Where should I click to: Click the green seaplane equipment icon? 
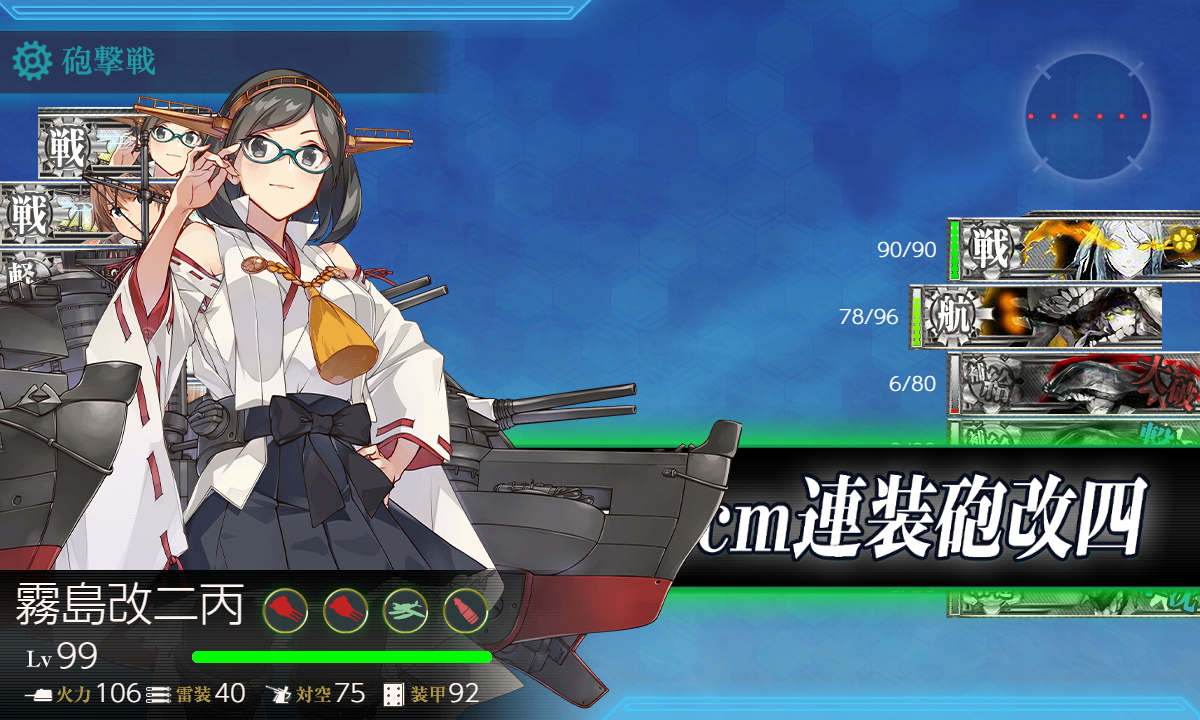[405, 609]
